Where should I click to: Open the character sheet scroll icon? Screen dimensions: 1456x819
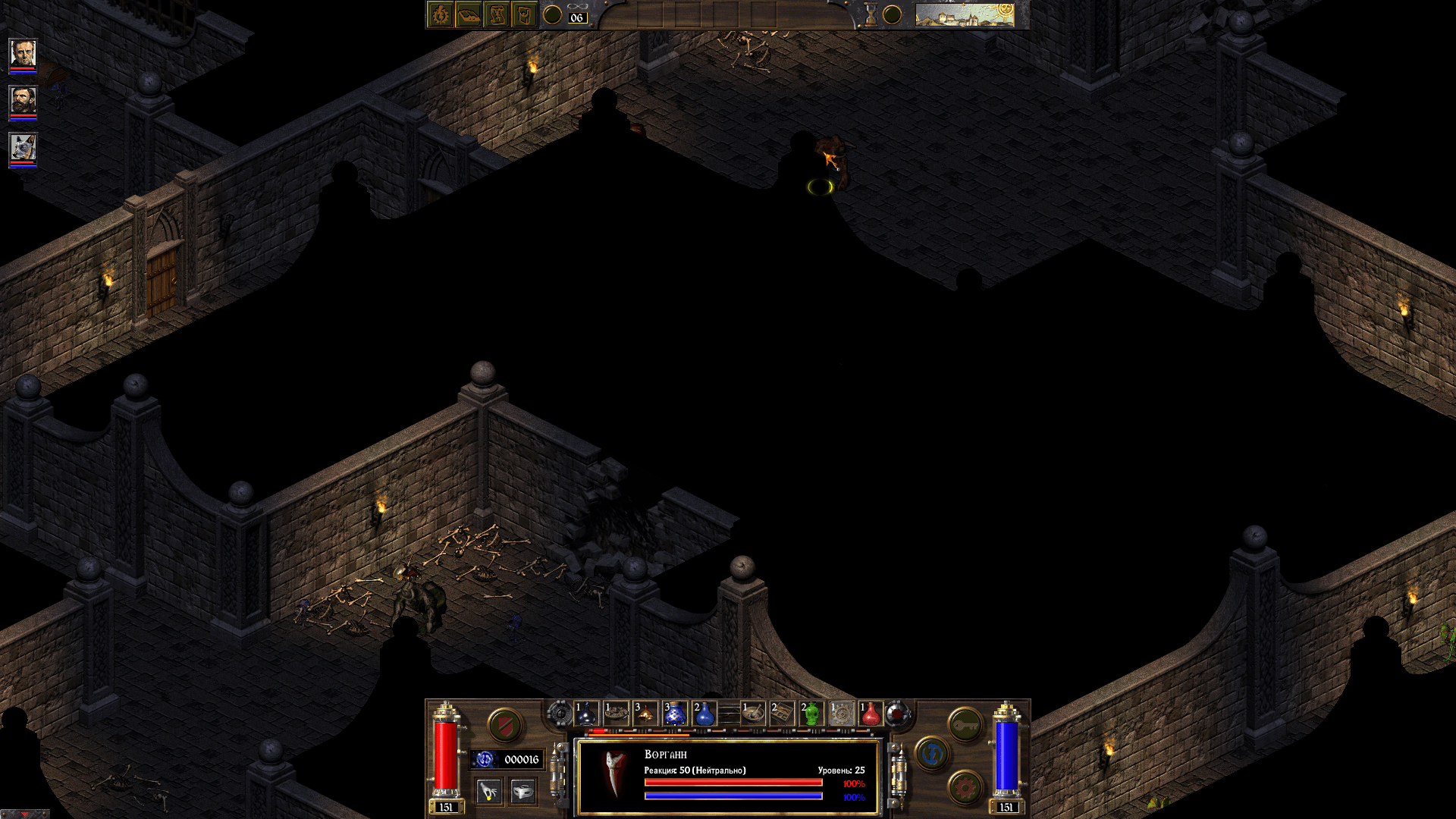pos(497,14)
